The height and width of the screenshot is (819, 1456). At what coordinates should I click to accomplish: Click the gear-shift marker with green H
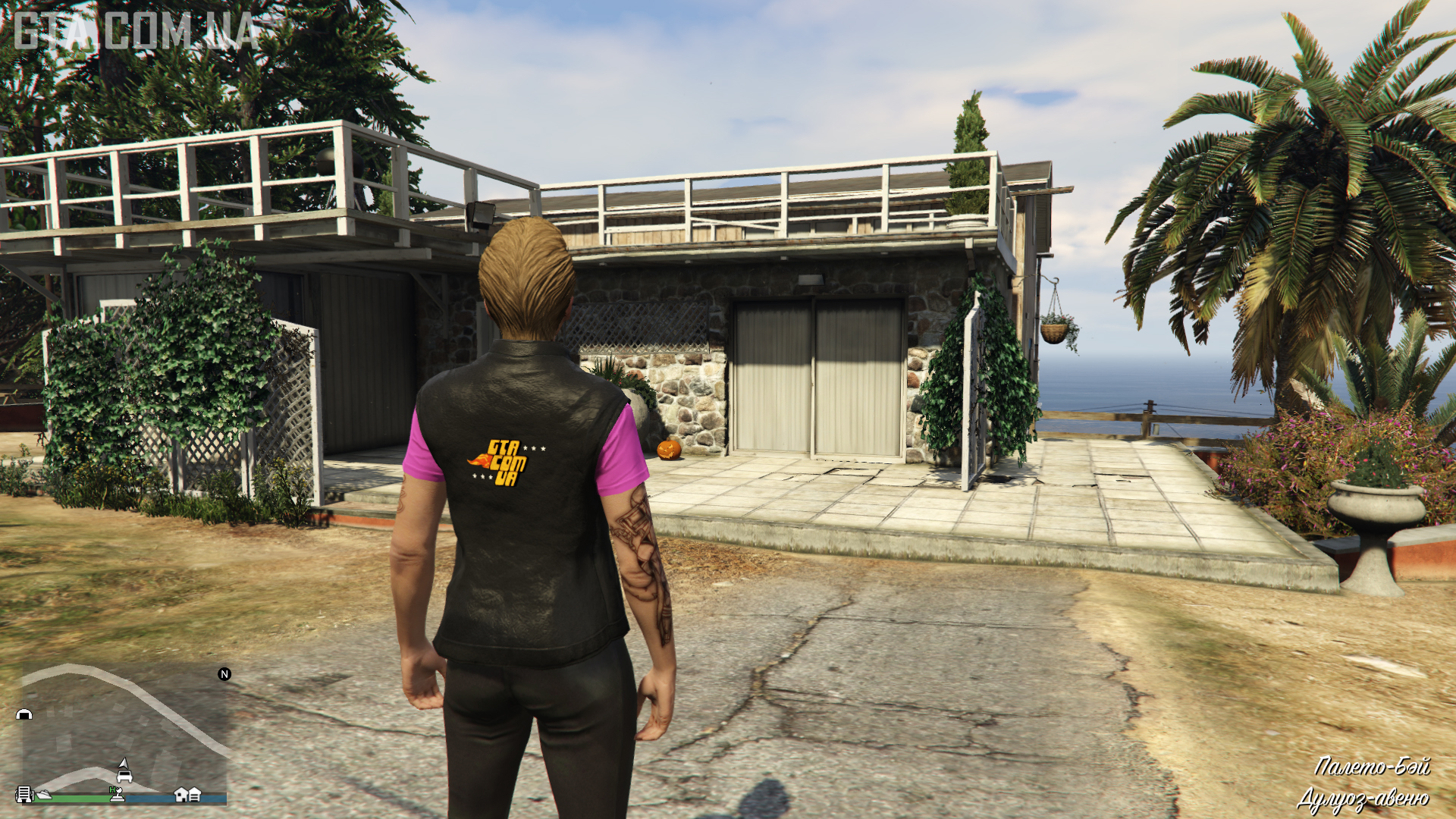(x=116, y=793)
